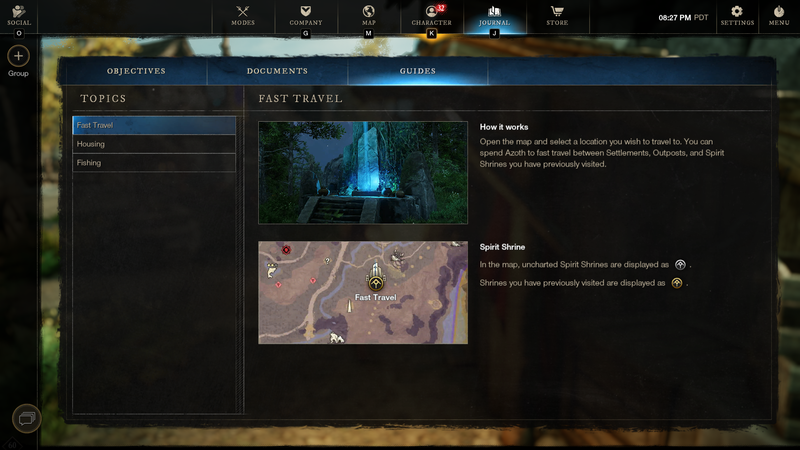Open the main Menu button

click(779, 15)
